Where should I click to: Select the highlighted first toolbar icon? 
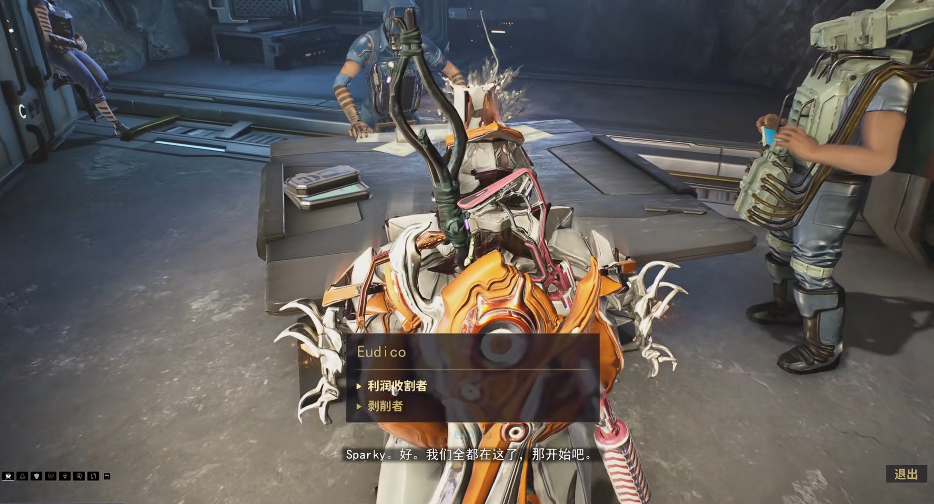(x=9, y=476)
